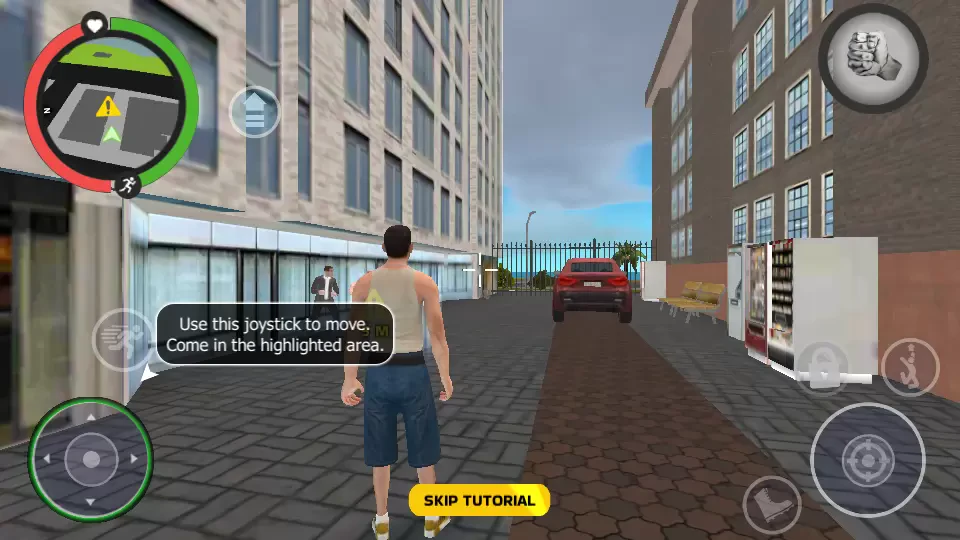Use the boot kick button
Screen dimensions: 960x540
[771, 503]
